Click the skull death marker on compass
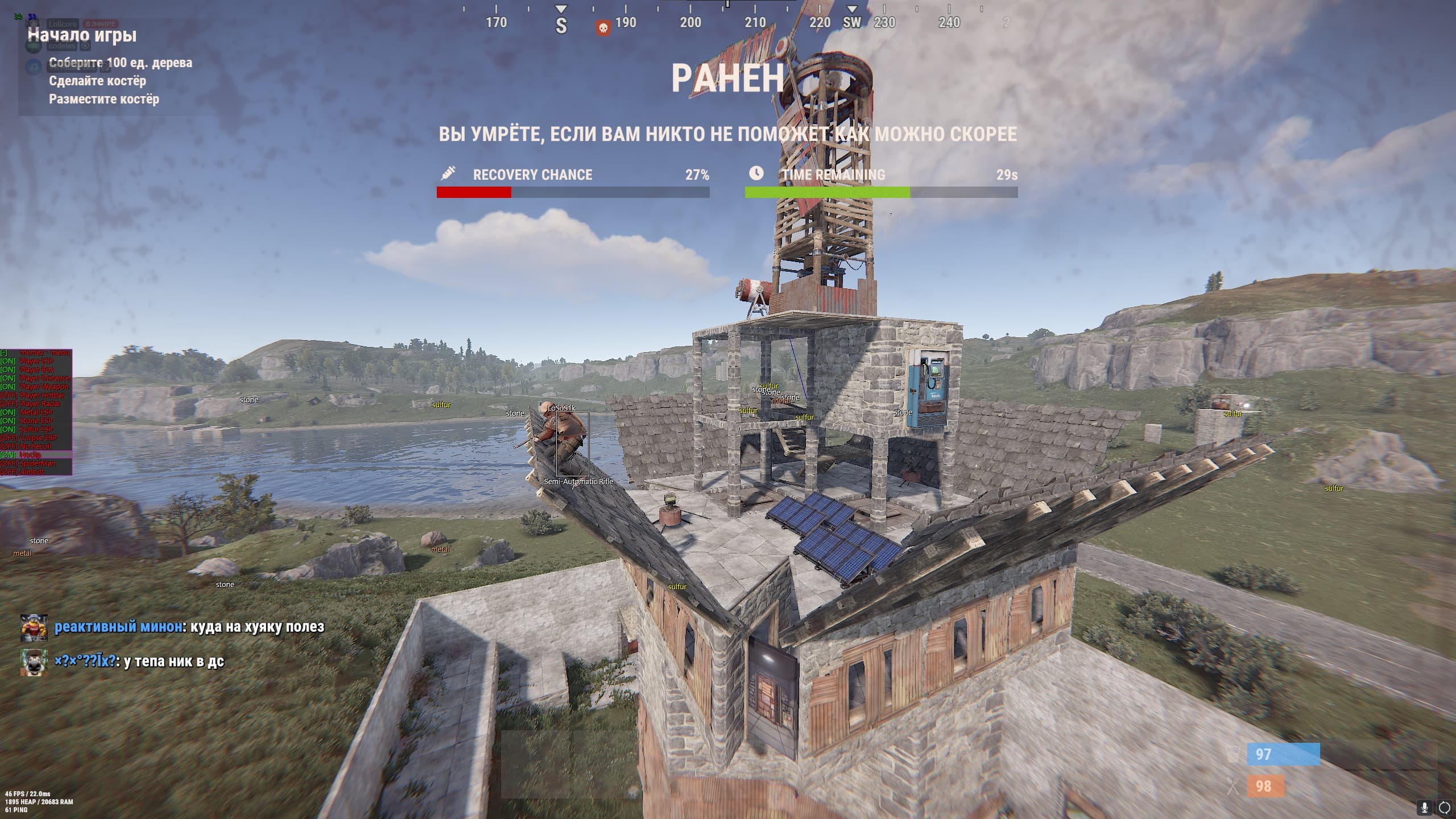1456x819 pixels. (x=603, y=27)
